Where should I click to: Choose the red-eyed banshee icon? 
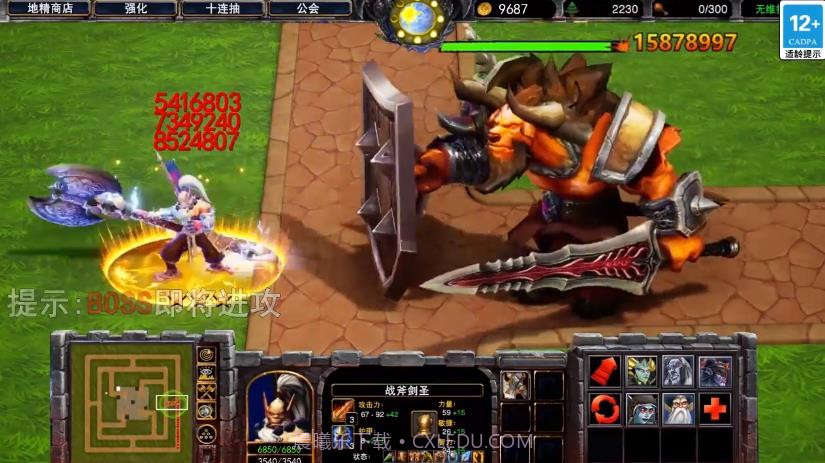641,408
